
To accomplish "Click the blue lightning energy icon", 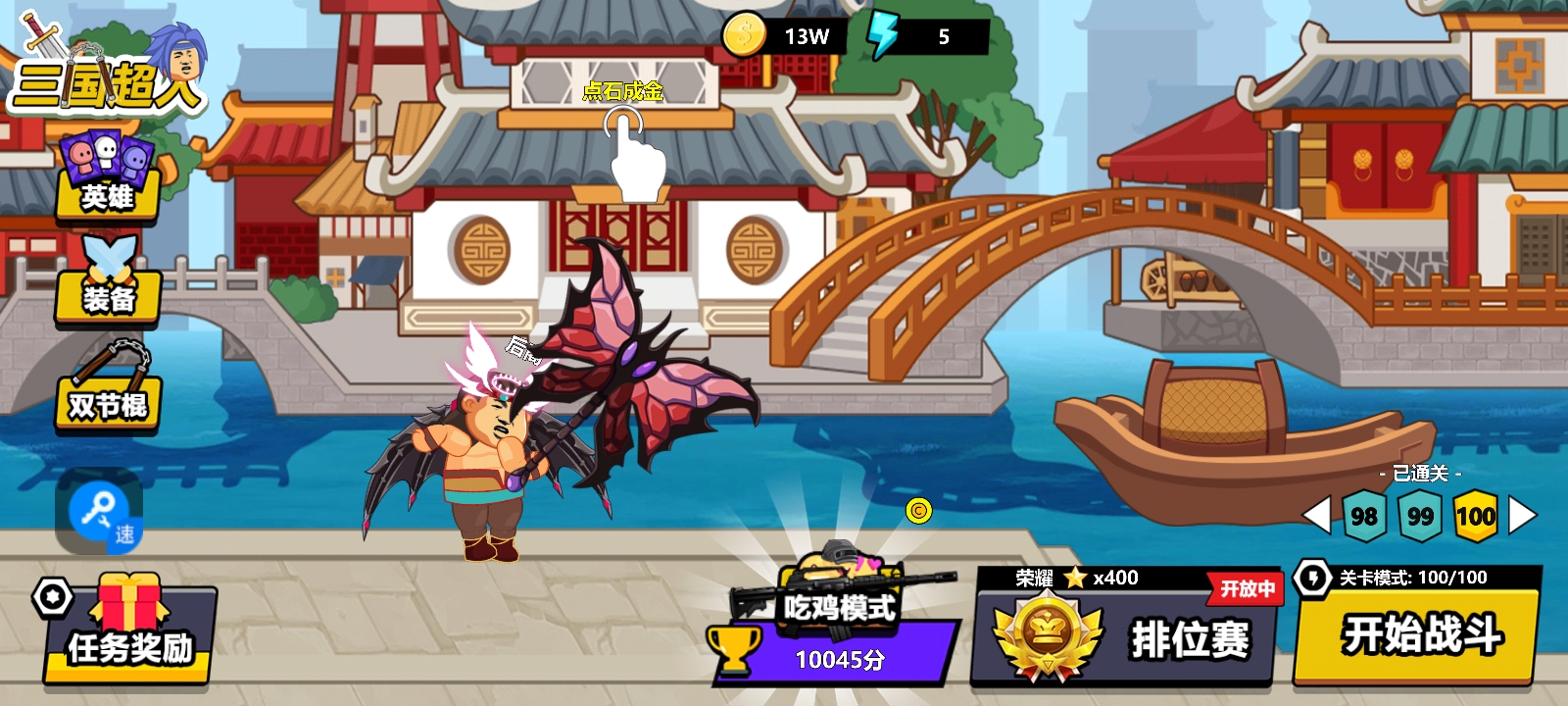I will click(x=884, y=36).
